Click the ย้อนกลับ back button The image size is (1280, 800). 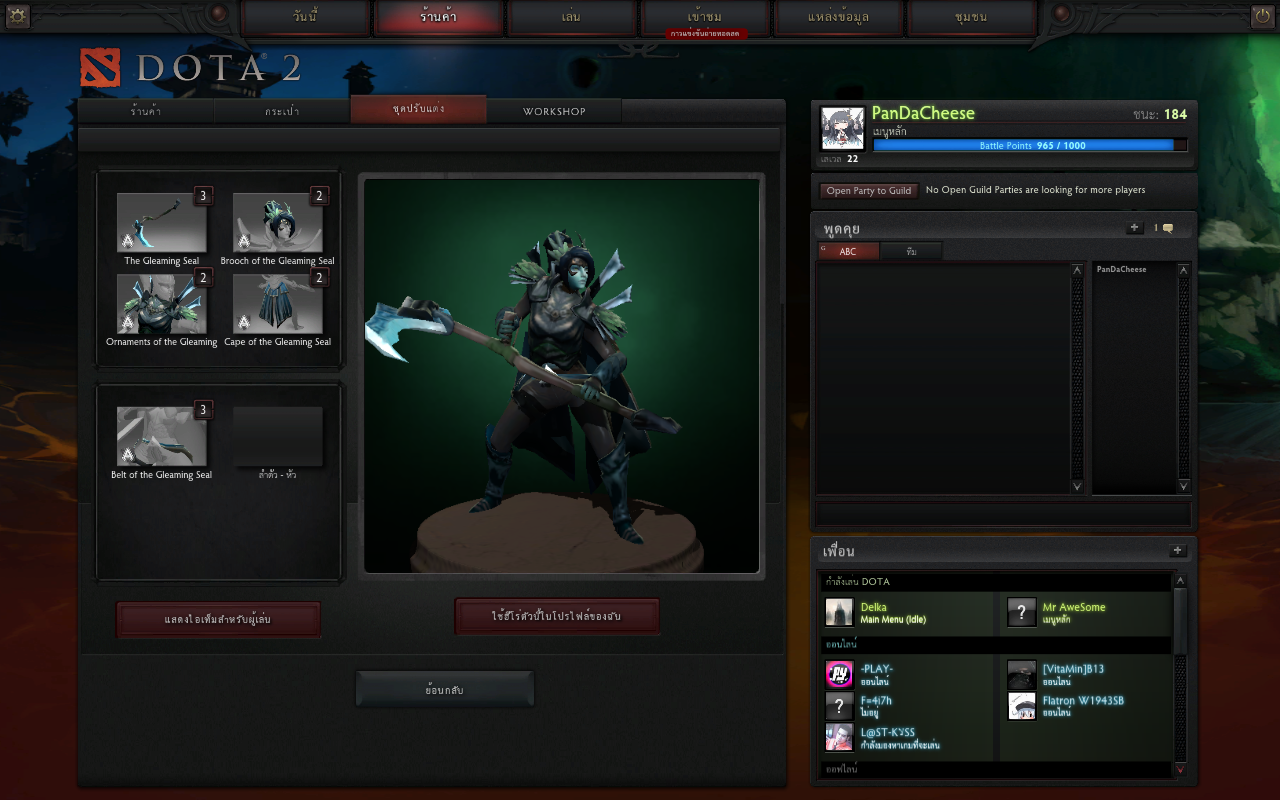(x=444, y=690)
